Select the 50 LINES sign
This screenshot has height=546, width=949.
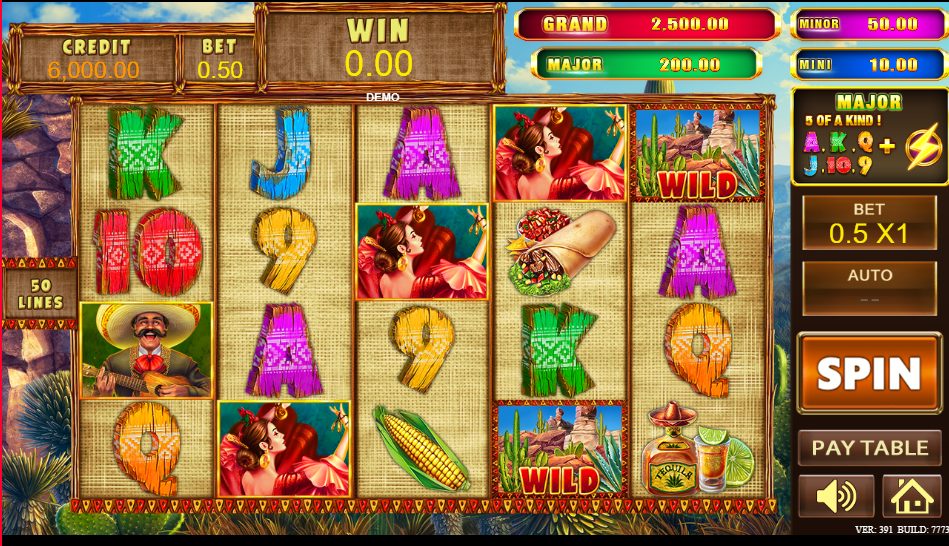click(x=40, y=292)
